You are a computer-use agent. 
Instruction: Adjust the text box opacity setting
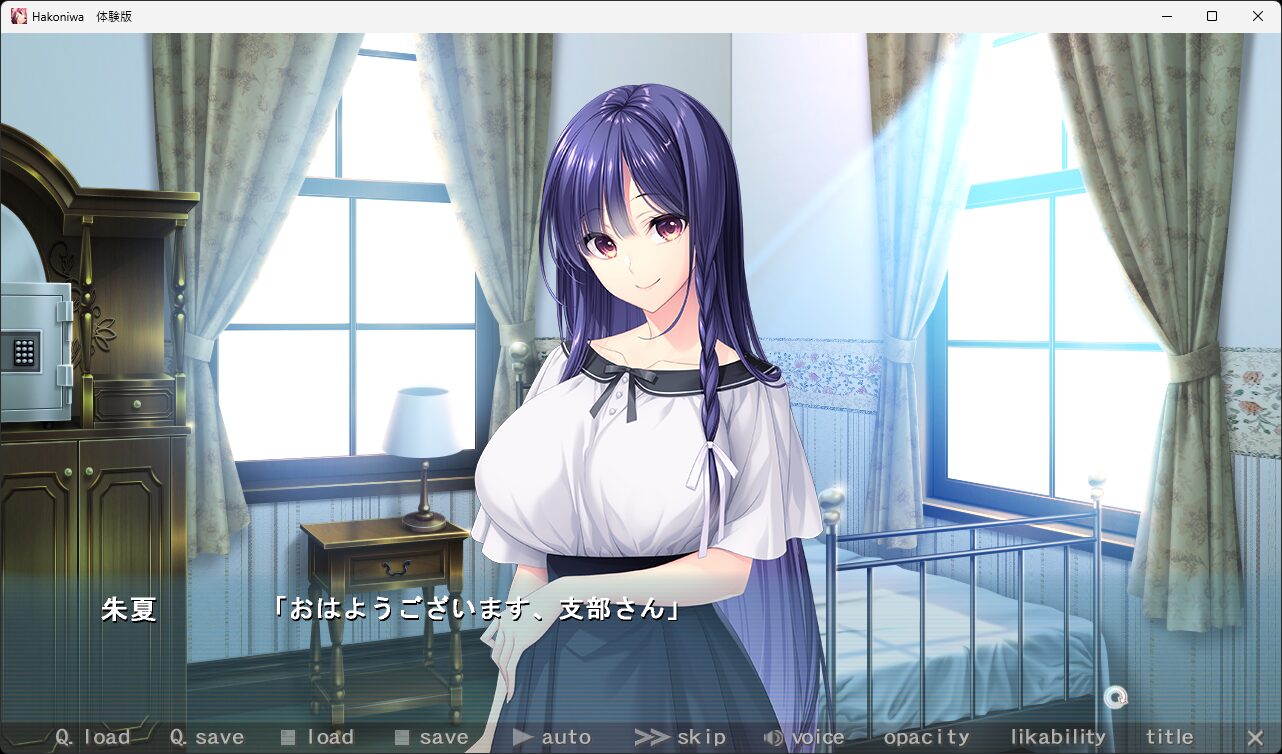coord(926,737)
